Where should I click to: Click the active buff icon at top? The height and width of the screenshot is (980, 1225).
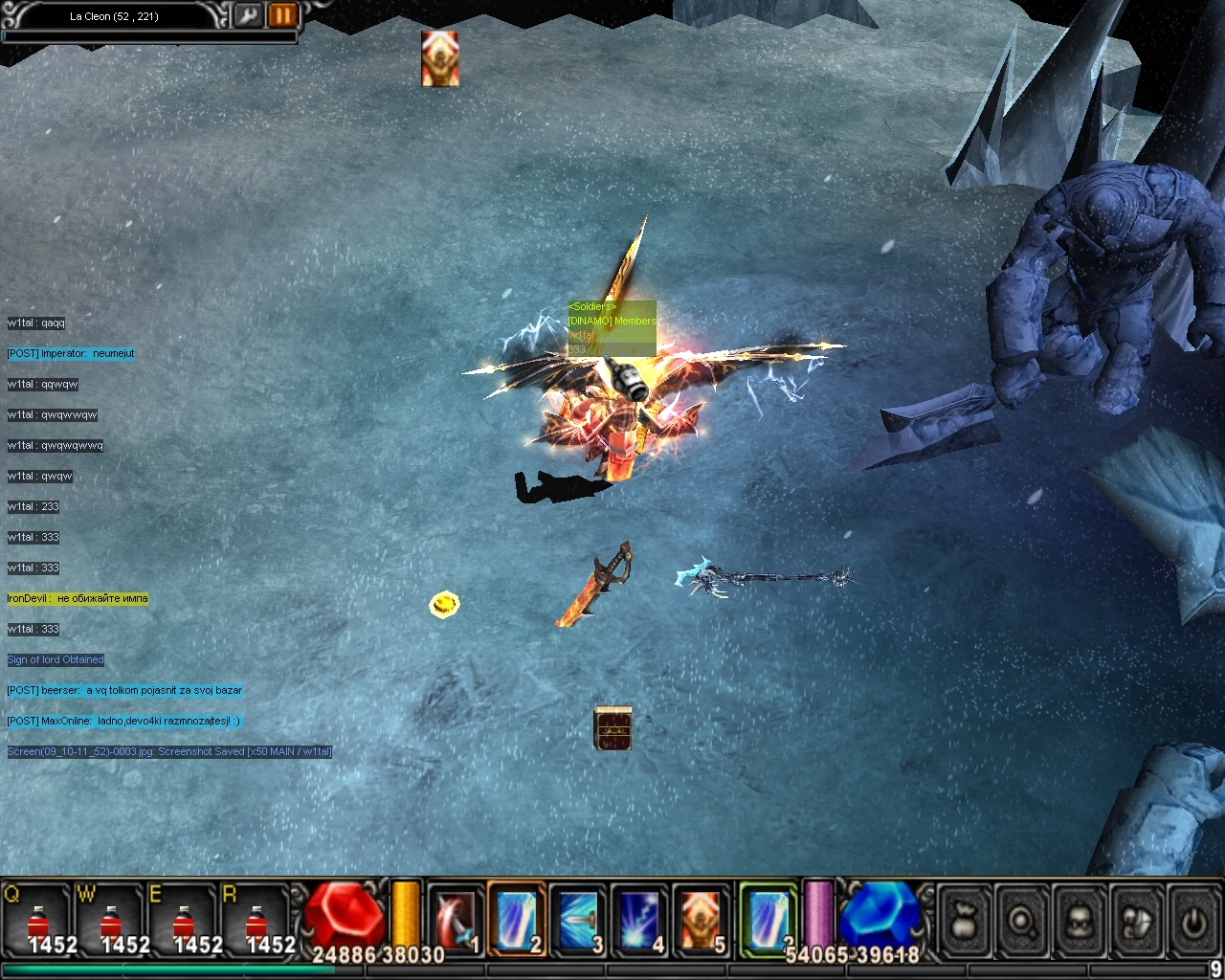click(440, 59)
